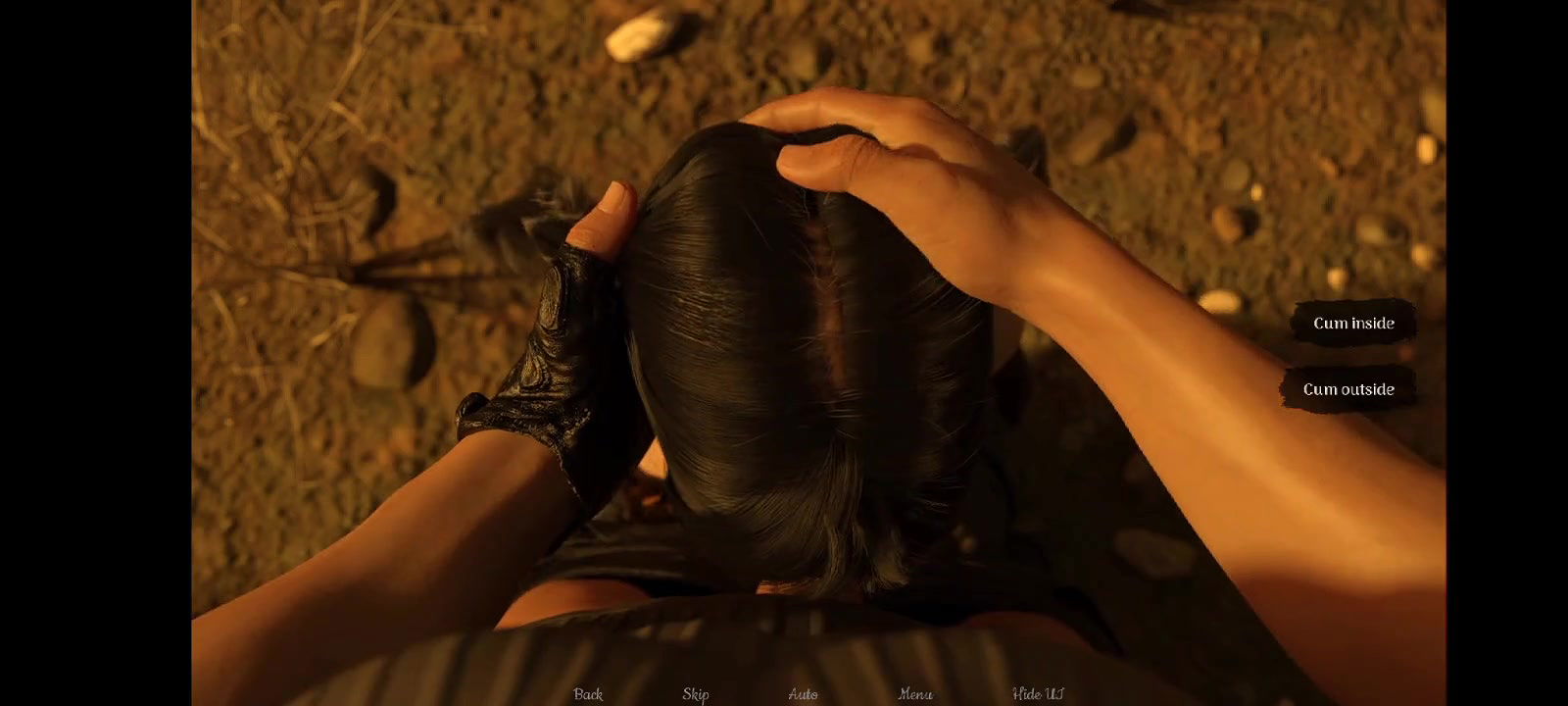Image resolution: width=1568 pixels, height=706 pixels.
Task: Open game options through Menu
Action: point(915,693)
